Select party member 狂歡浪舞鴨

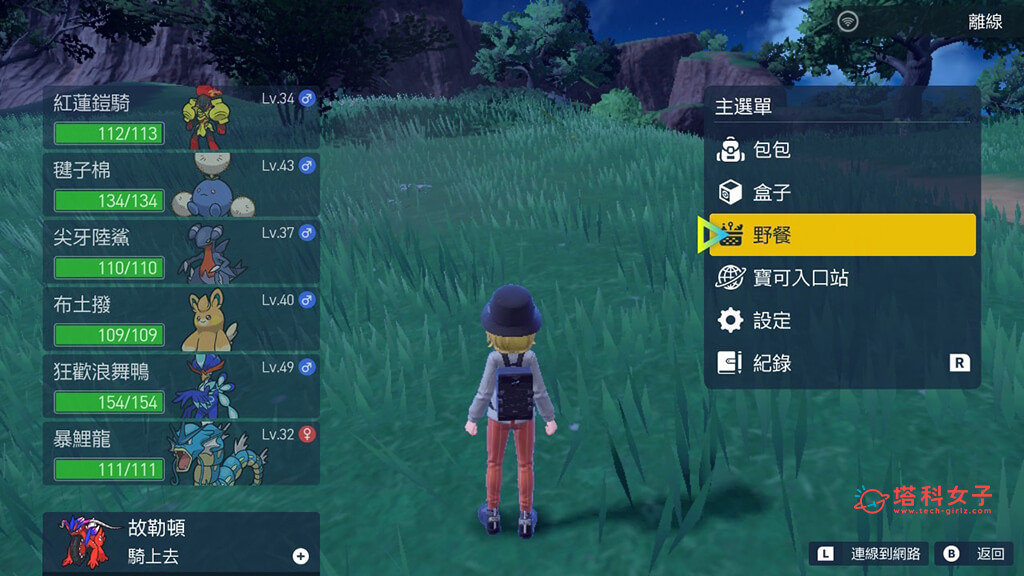pyautogui.click(x=180, y=385)
